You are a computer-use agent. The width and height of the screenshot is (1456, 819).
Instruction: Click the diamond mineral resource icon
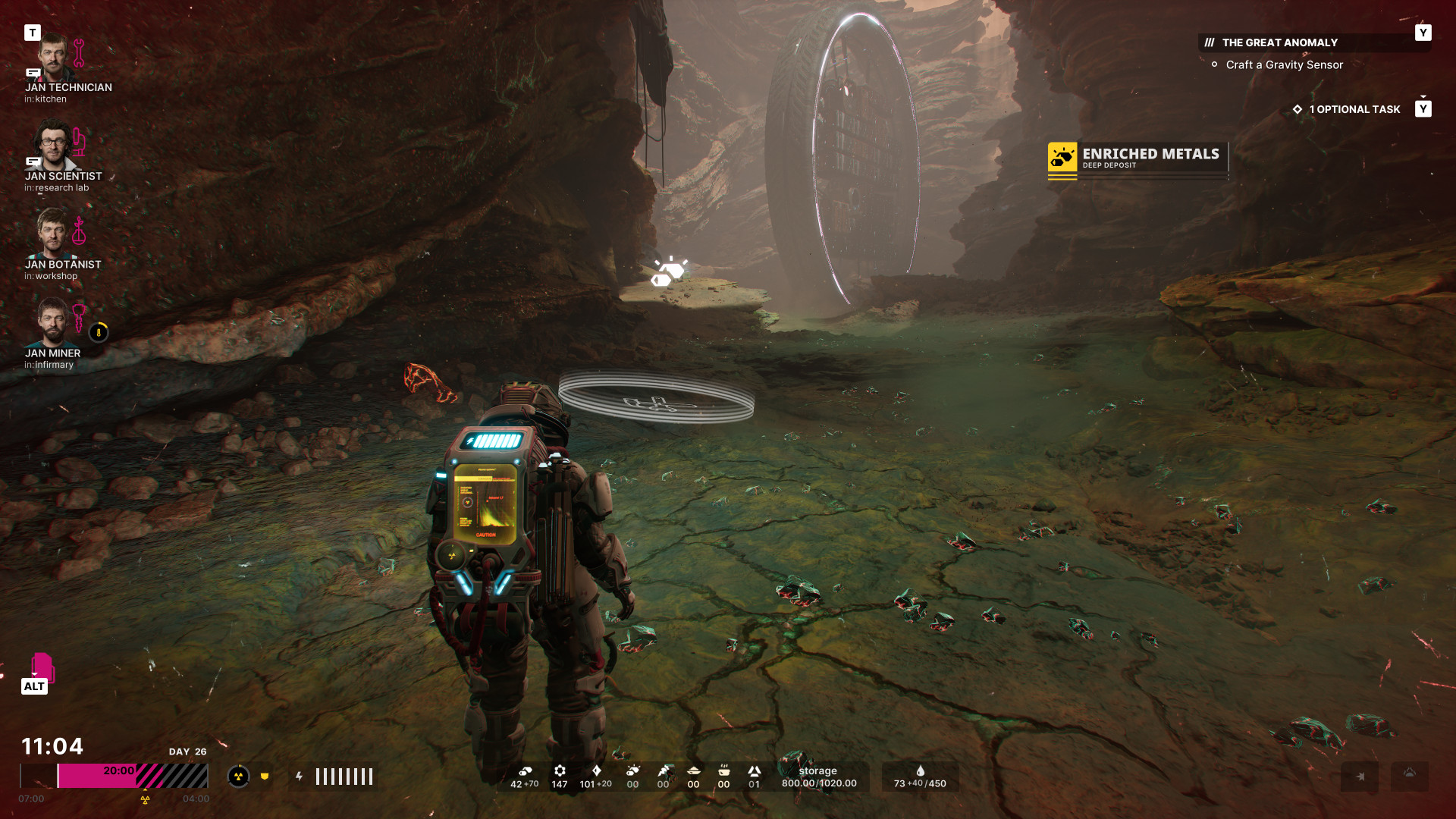click(596, 771)
